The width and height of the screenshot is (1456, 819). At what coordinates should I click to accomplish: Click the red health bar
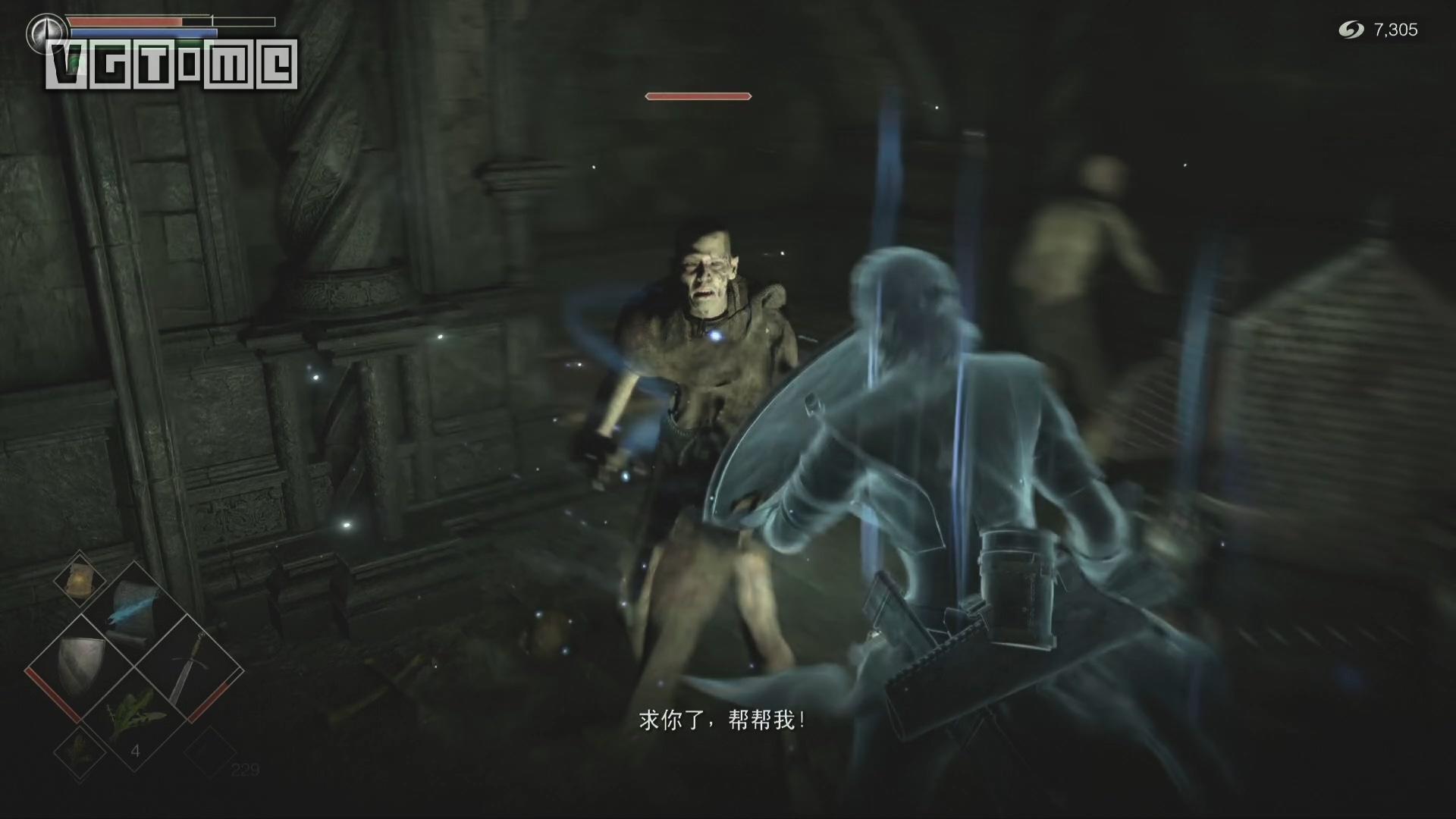coord(127,21)
